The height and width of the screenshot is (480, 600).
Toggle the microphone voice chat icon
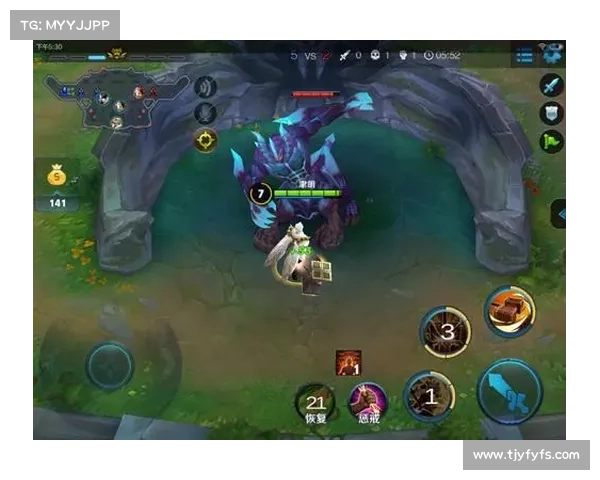(206, 113)
